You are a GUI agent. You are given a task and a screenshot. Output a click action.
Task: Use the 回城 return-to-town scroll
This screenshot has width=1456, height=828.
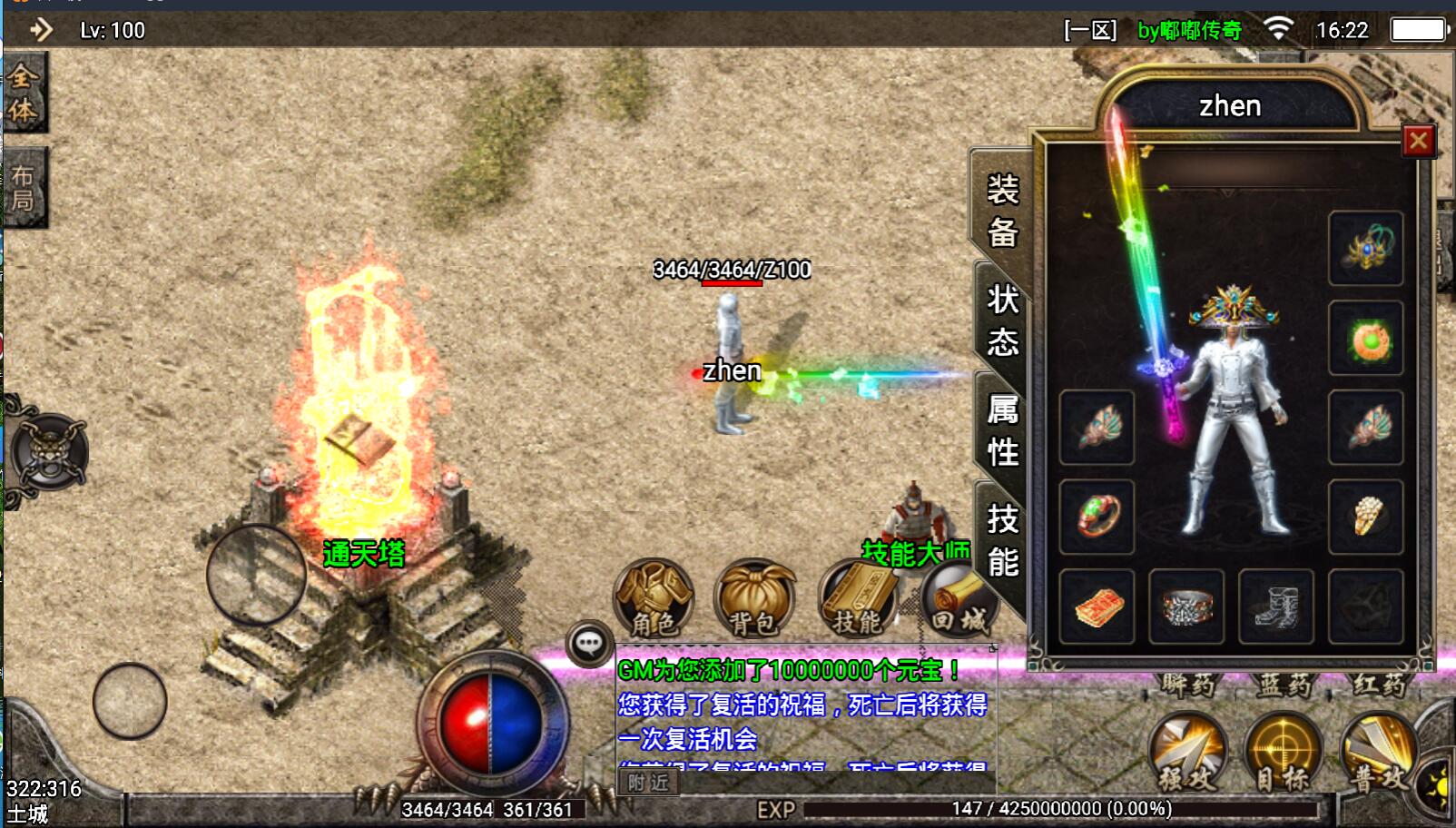(x=959, y=599)
